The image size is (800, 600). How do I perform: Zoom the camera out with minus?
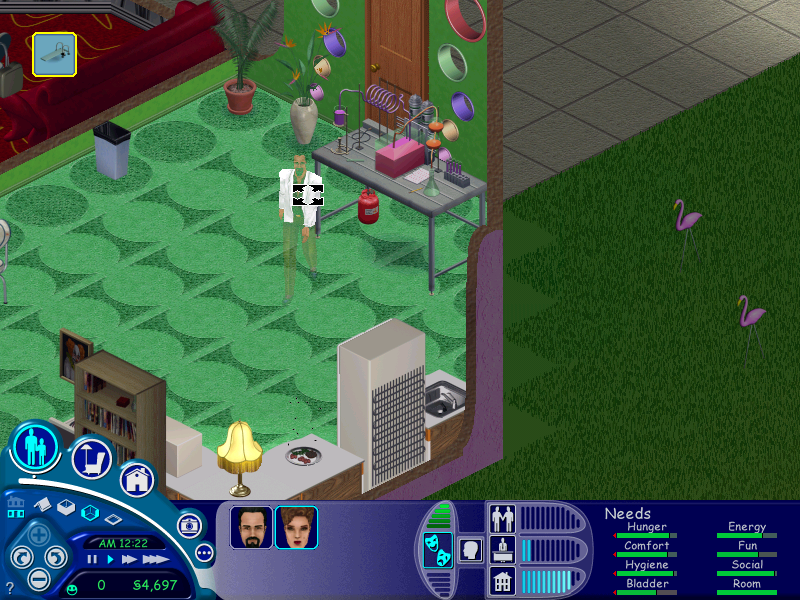[38, 578]
